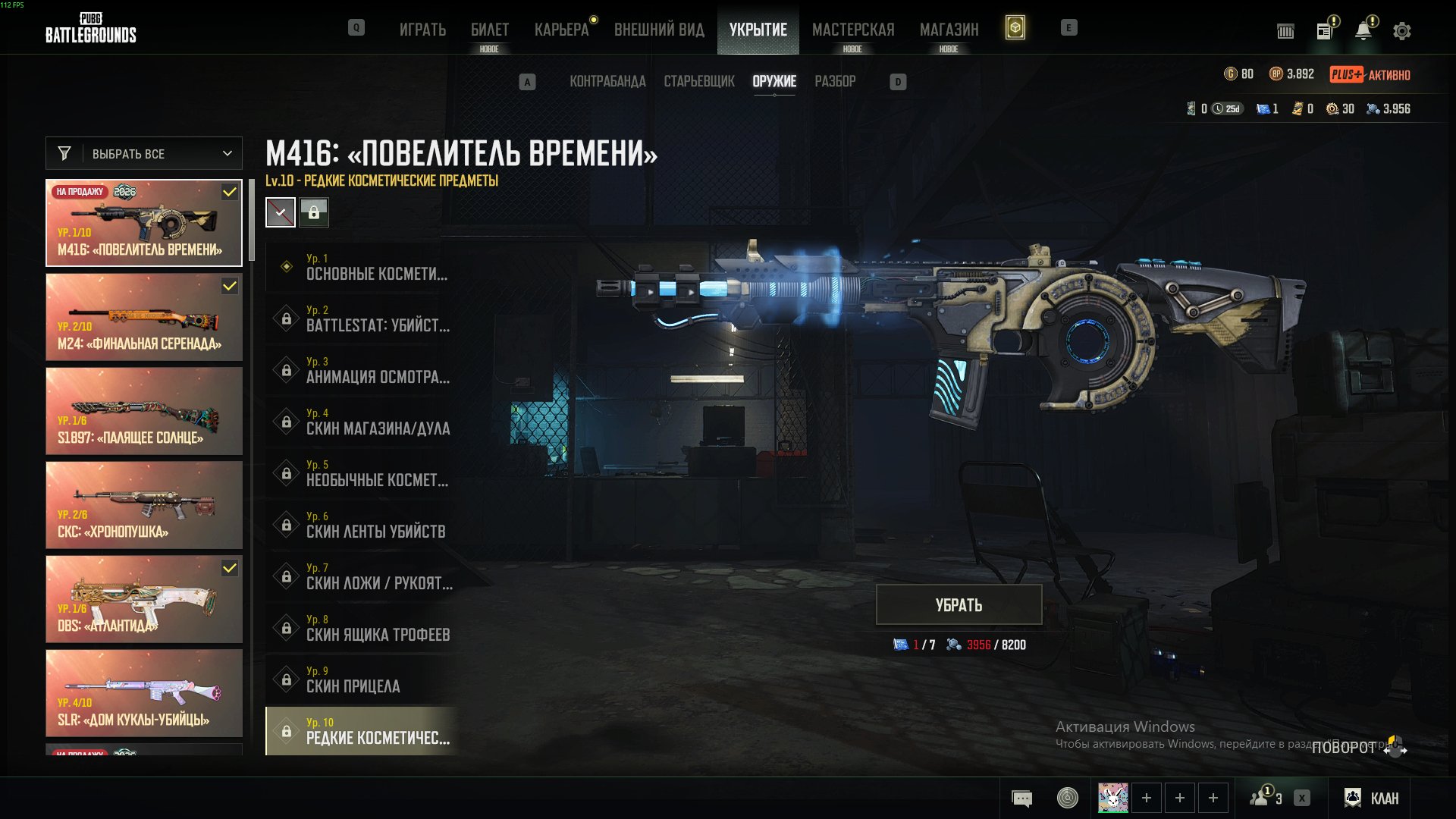The width and height of the screenshot is (1456, 819).
Task: Expand the ВЫБРАТЬ ВСЕ filter dropdown
Action: 144,154
